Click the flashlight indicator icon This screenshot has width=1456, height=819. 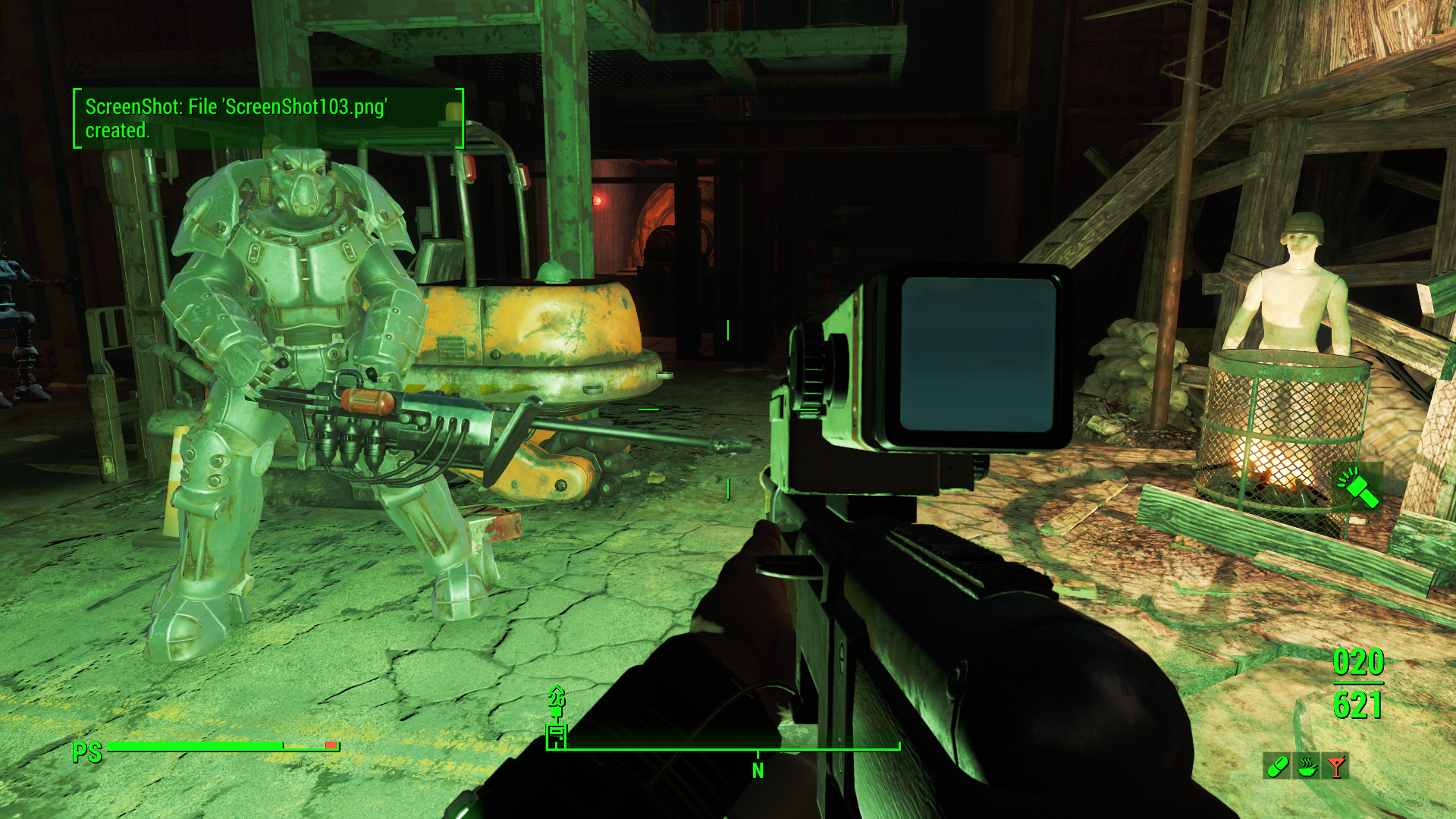(x=1357, y=488)
